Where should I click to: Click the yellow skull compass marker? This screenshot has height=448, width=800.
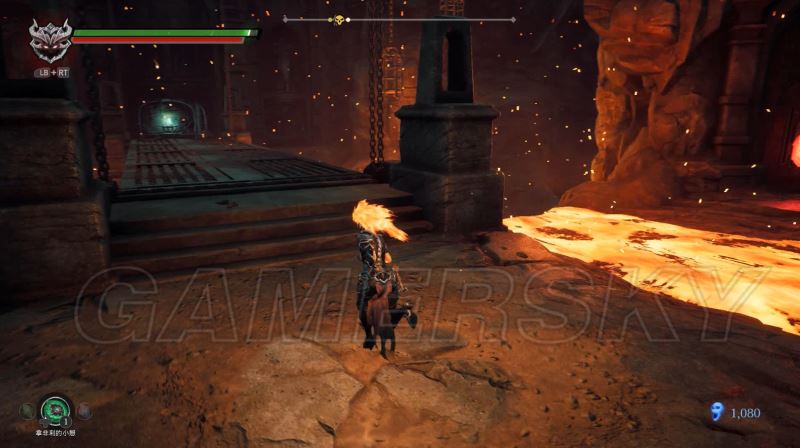click(x=338, y=19)
